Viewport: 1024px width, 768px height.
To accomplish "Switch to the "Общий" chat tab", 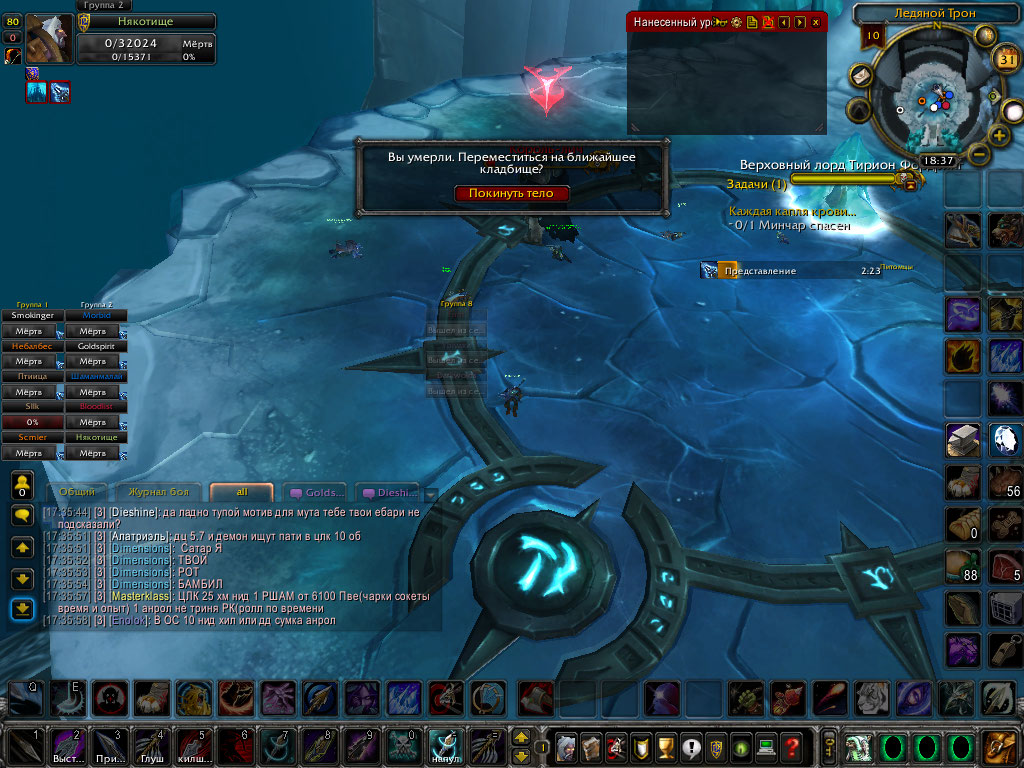I will pyautogui.click(x=77, y=492).
